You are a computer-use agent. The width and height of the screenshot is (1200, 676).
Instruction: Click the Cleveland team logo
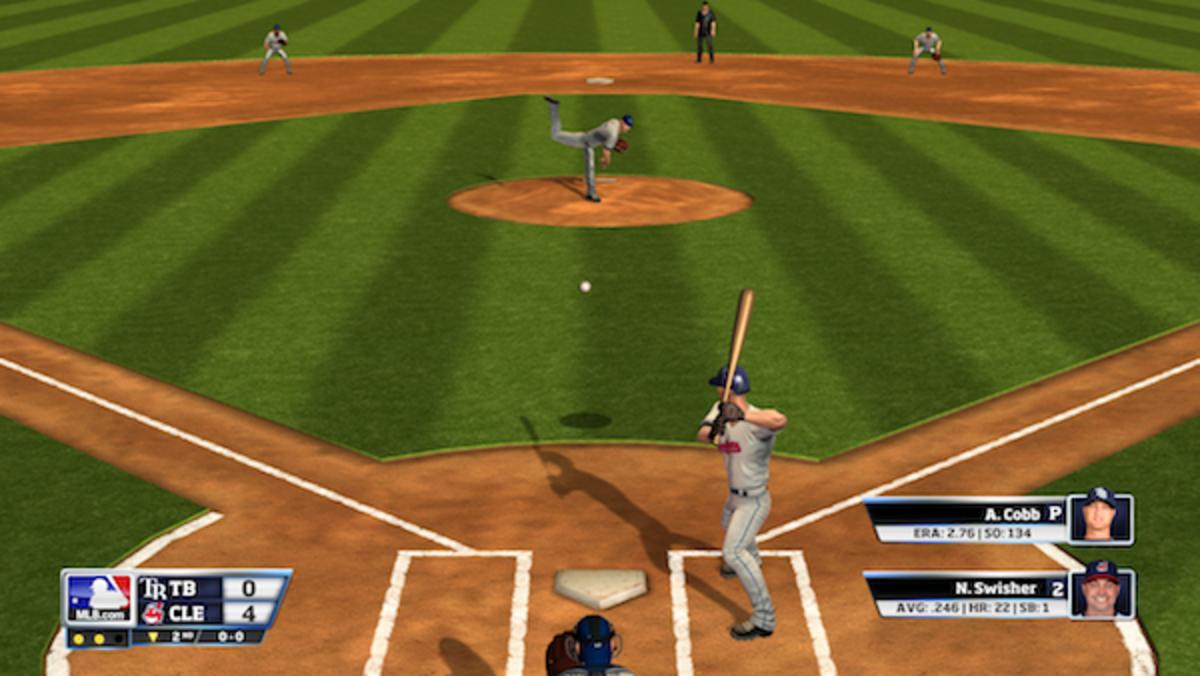point(152,613)
